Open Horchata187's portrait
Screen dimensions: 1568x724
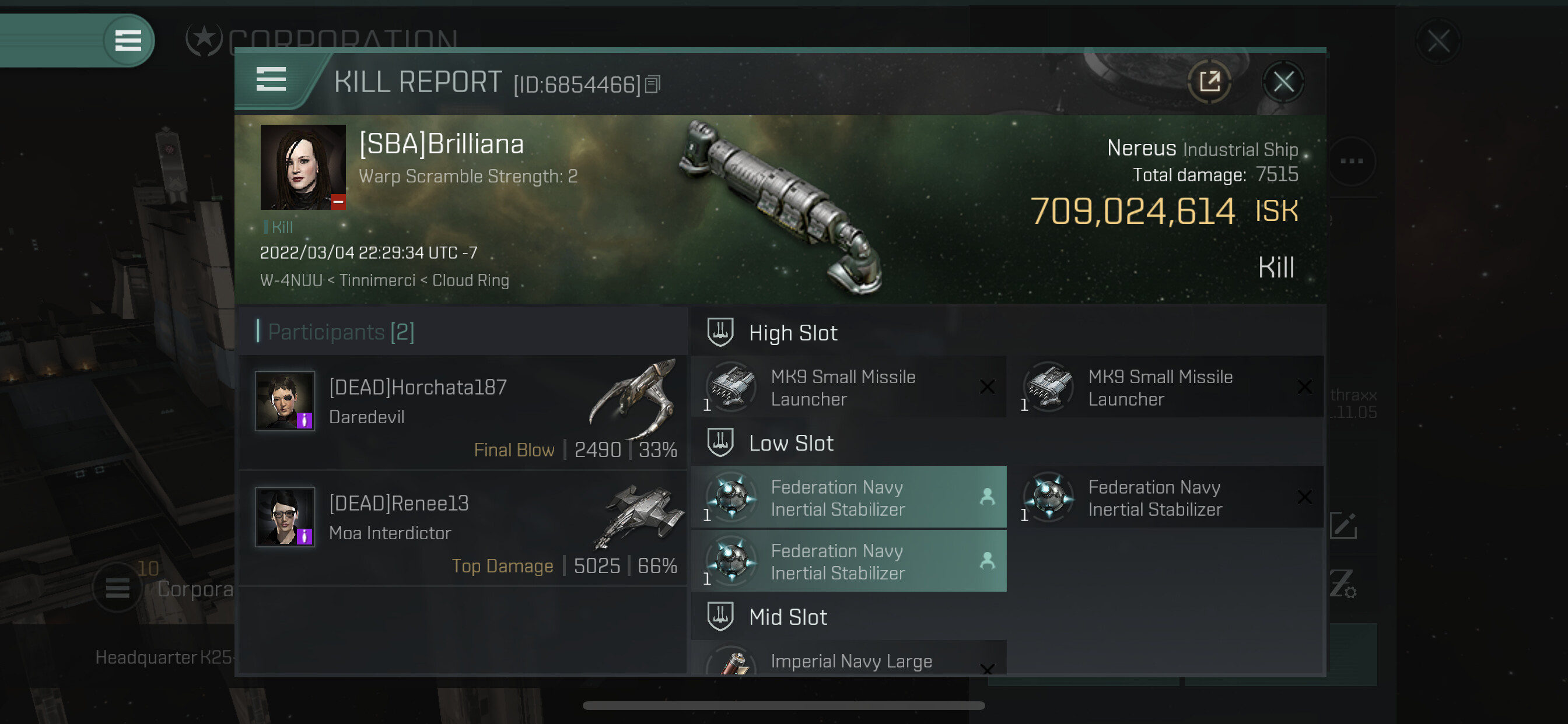coord(284,401)
